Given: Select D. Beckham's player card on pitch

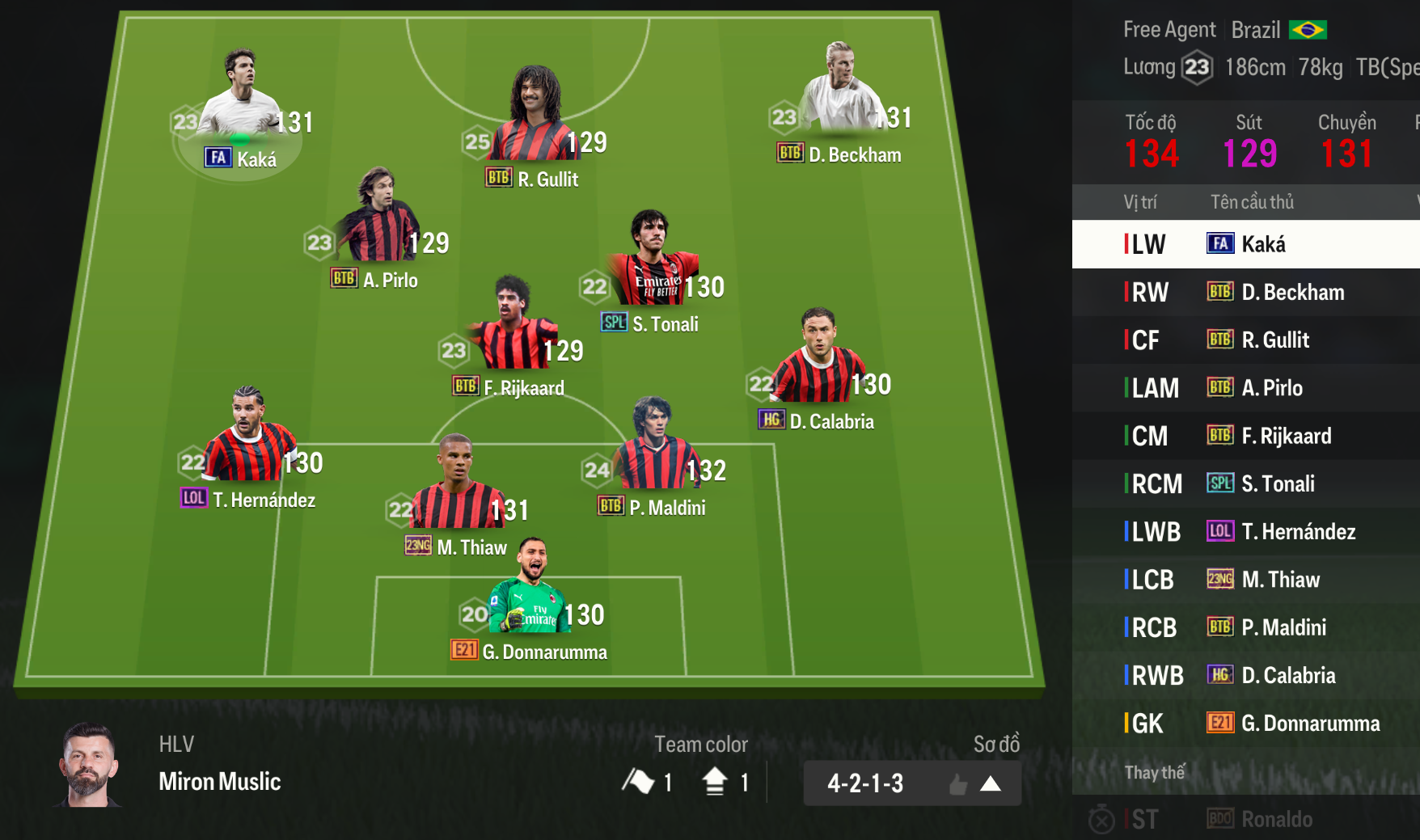Looking at the screenshot, I should point(841,105).
